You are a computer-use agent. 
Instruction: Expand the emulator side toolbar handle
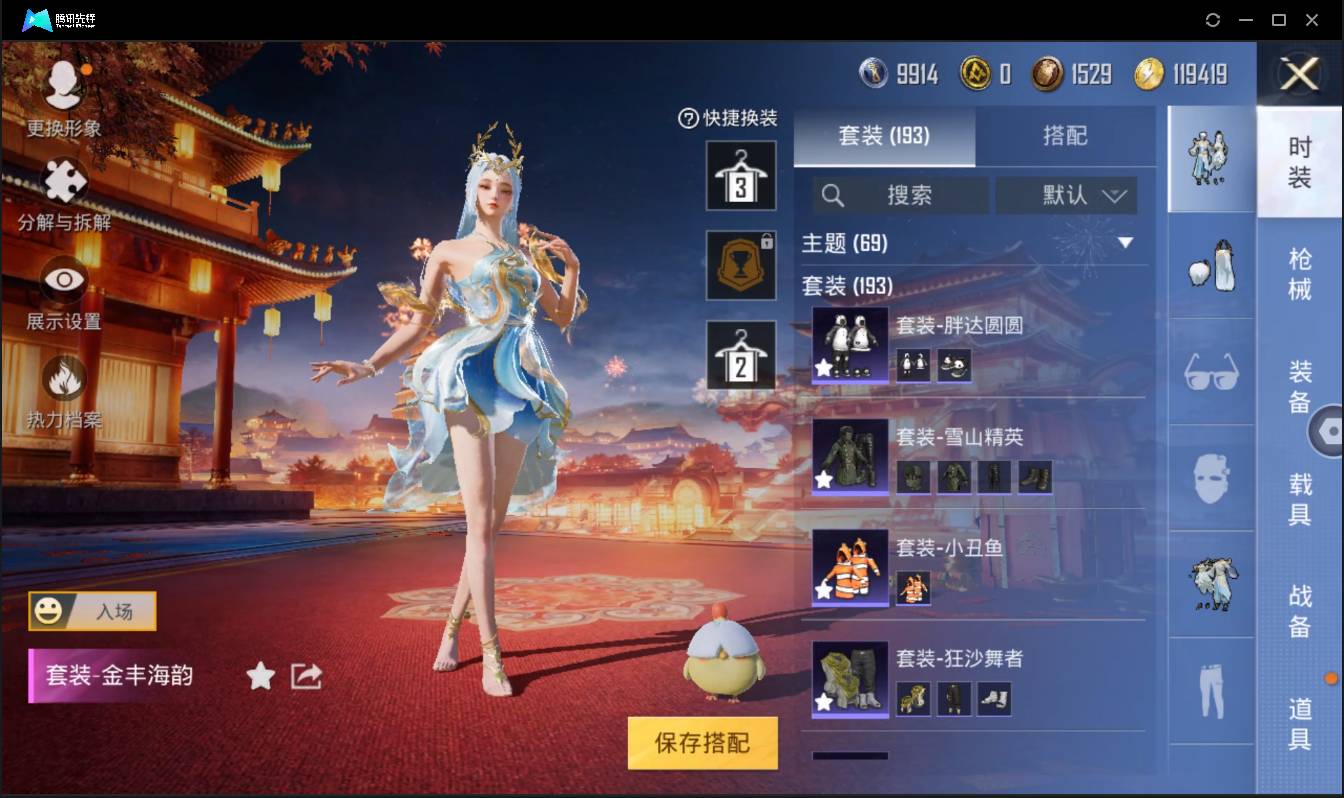click(x=1332, y=431)
